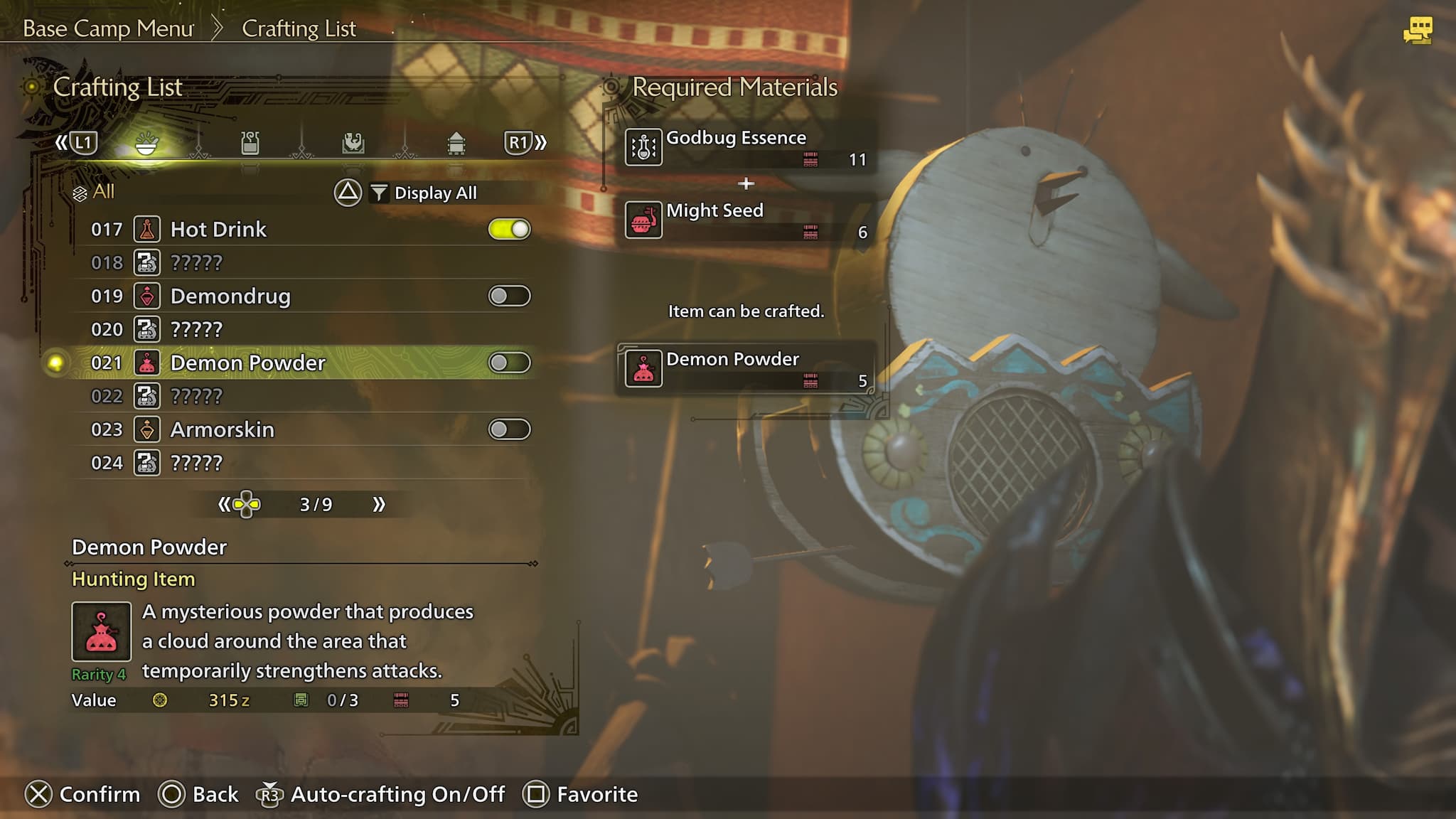
Task: Select the Crafting List breadcrumb entry
Action: (299, 28)
